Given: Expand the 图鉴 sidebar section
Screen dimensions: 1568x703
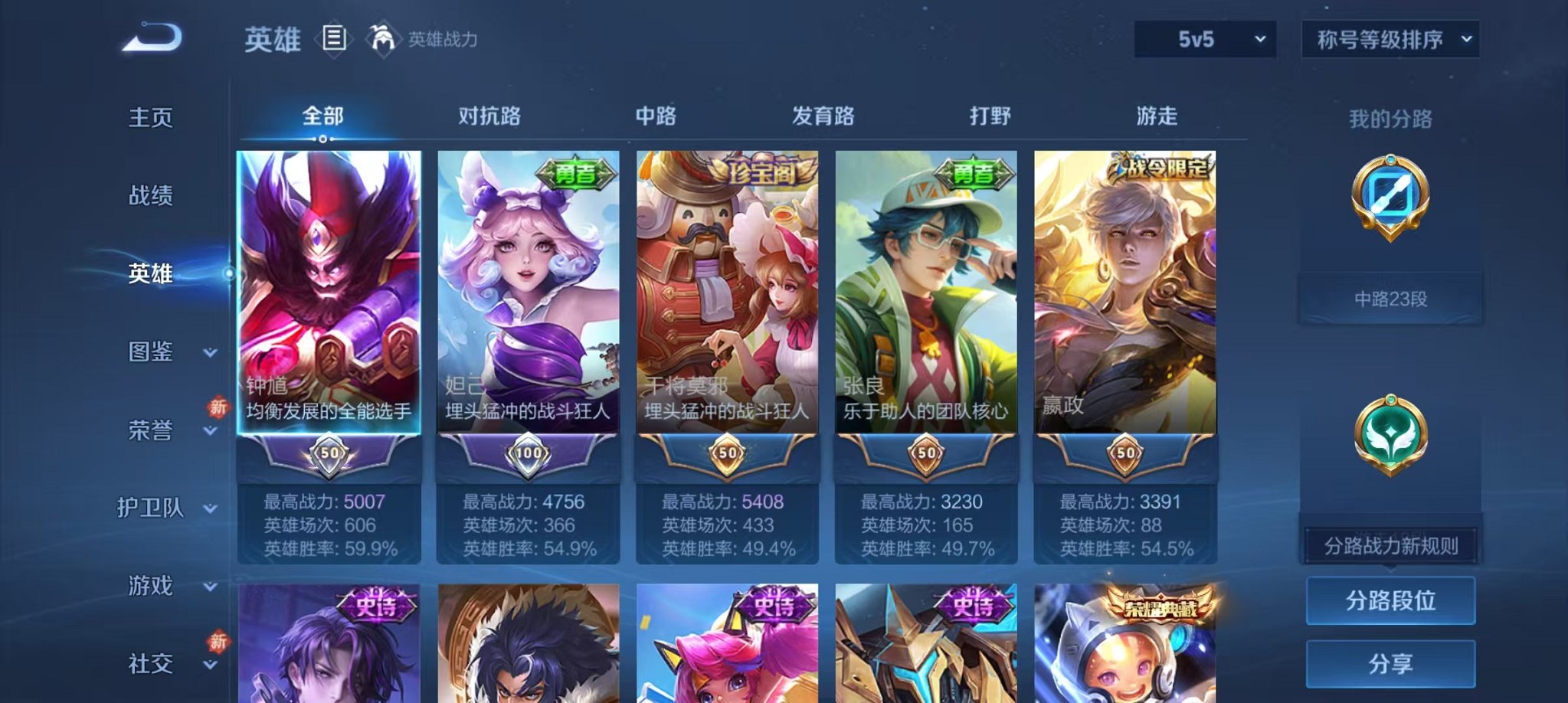Looking at the screenshot, I should click(152, 353).
